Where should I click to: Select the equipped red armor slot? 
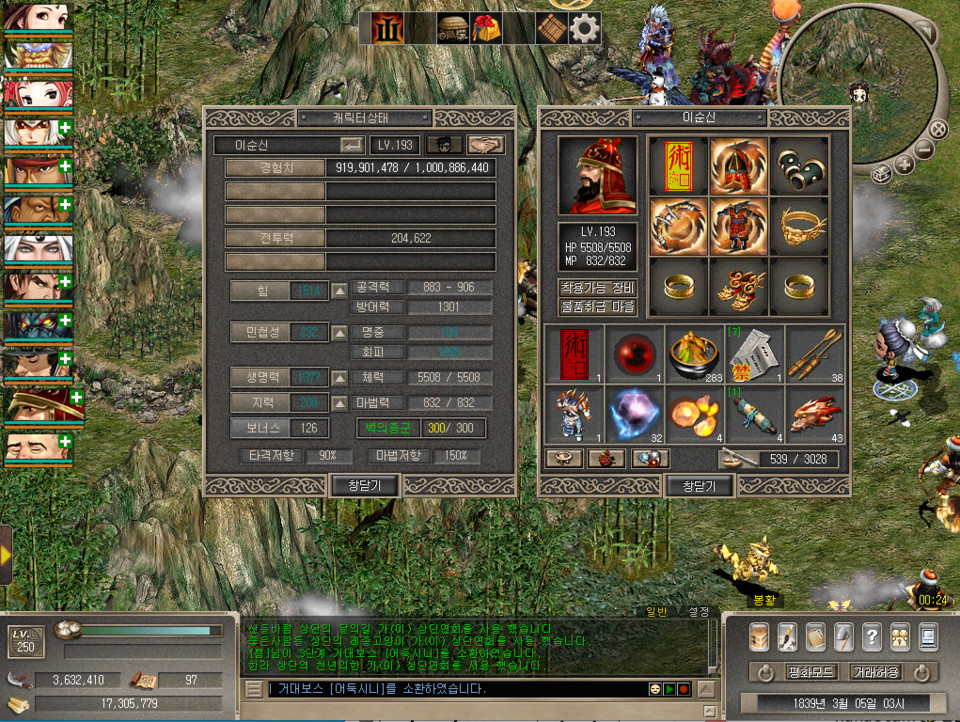[x=738, y=225]
